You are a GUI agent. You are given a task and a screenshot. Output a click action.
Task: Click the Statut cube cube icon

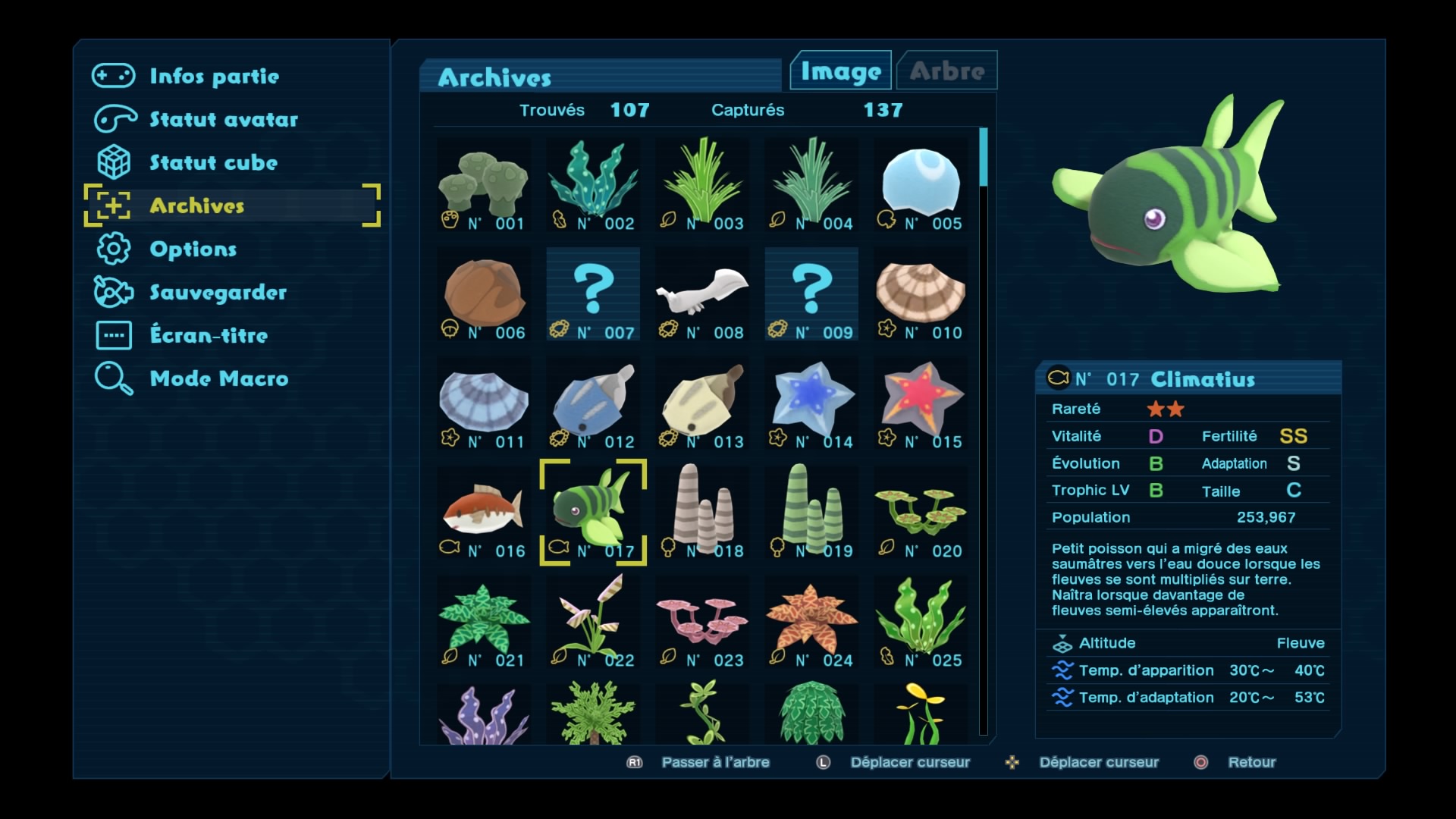pyautogui.click(x=112, y=162)
